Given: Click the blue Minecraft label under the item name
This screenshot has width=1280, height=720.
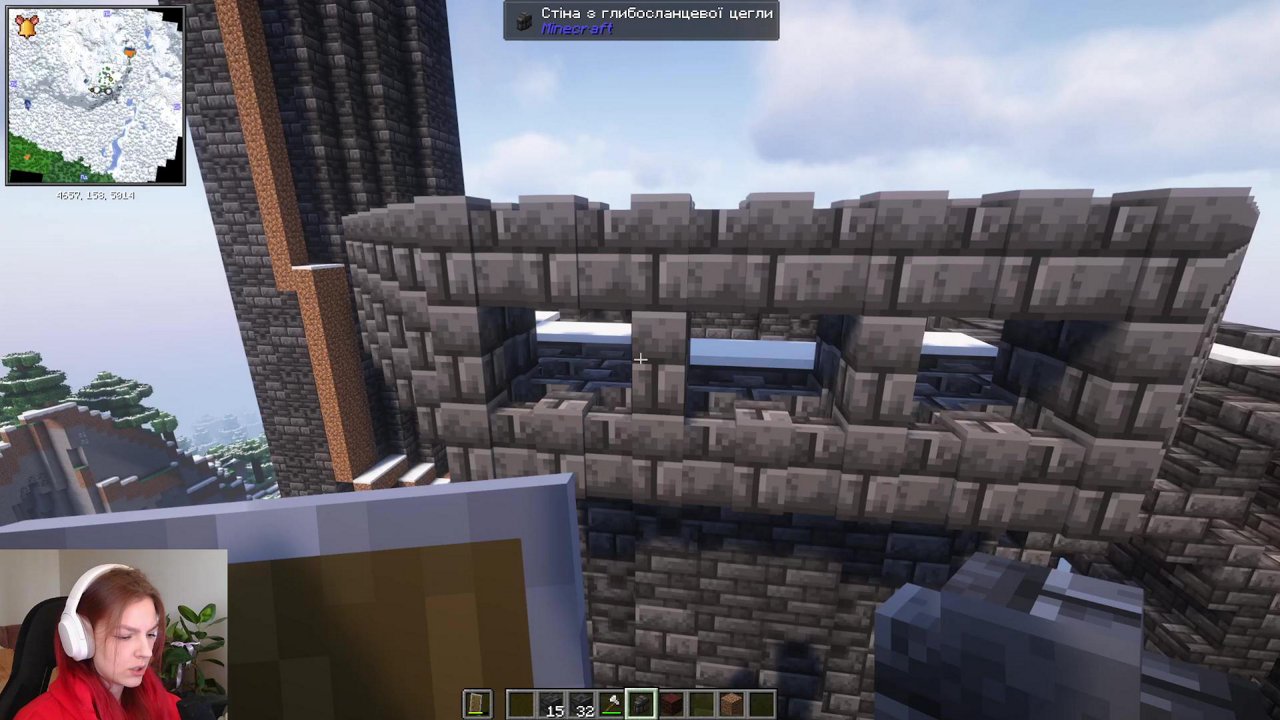Looking at the screenshot, I should (578, 29).
